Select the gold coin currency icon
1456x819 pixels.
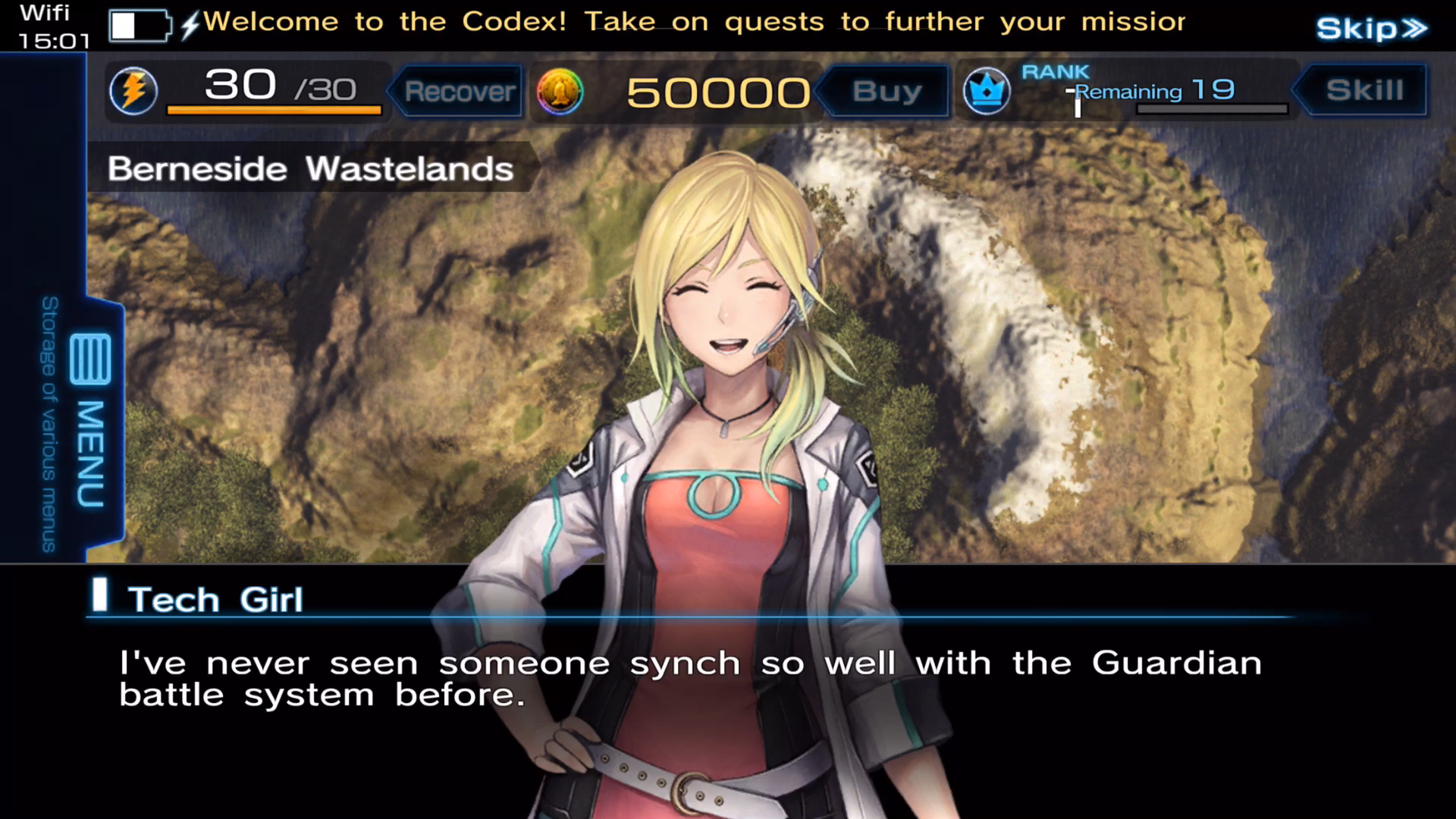560,91
